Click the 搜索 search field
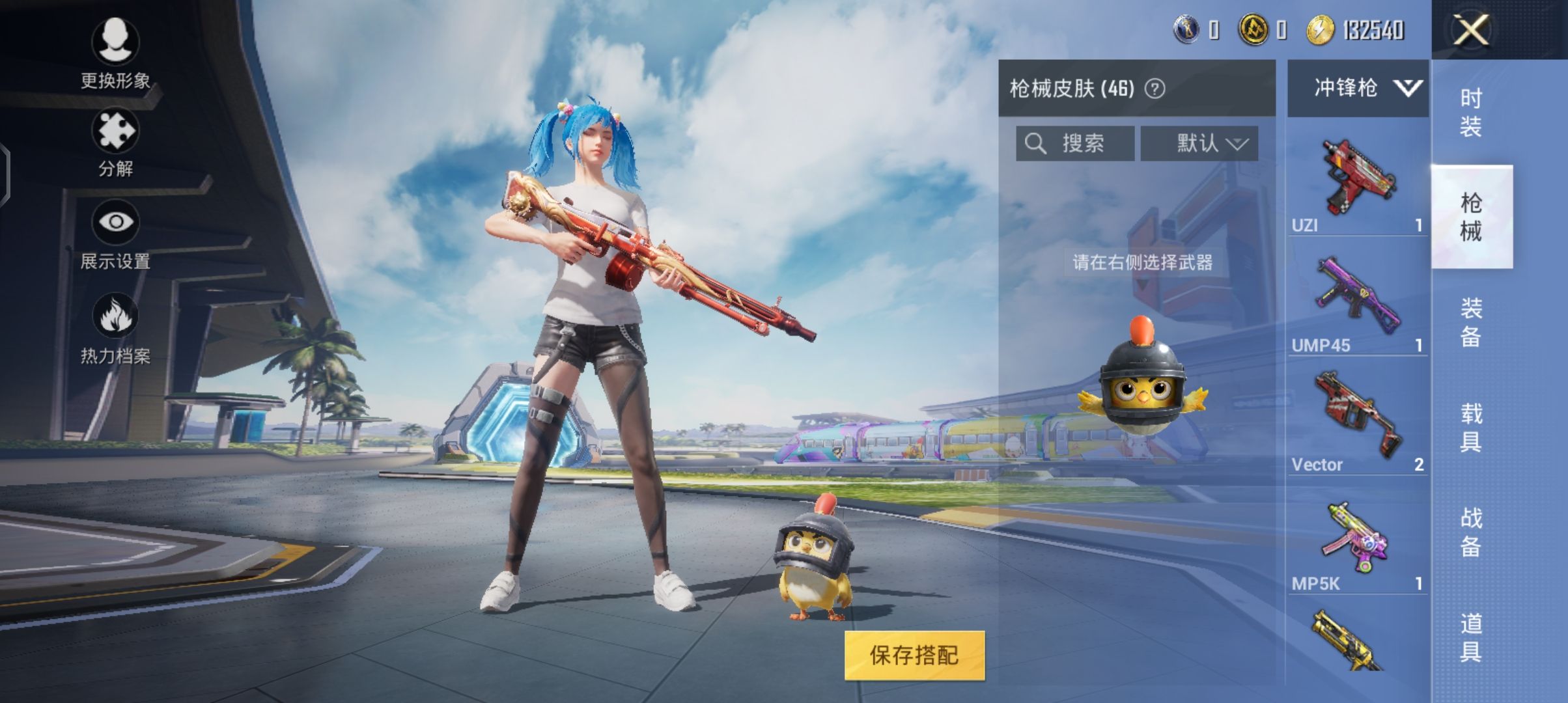This screenshot has height=703, width=1568. pos(1074,143)
